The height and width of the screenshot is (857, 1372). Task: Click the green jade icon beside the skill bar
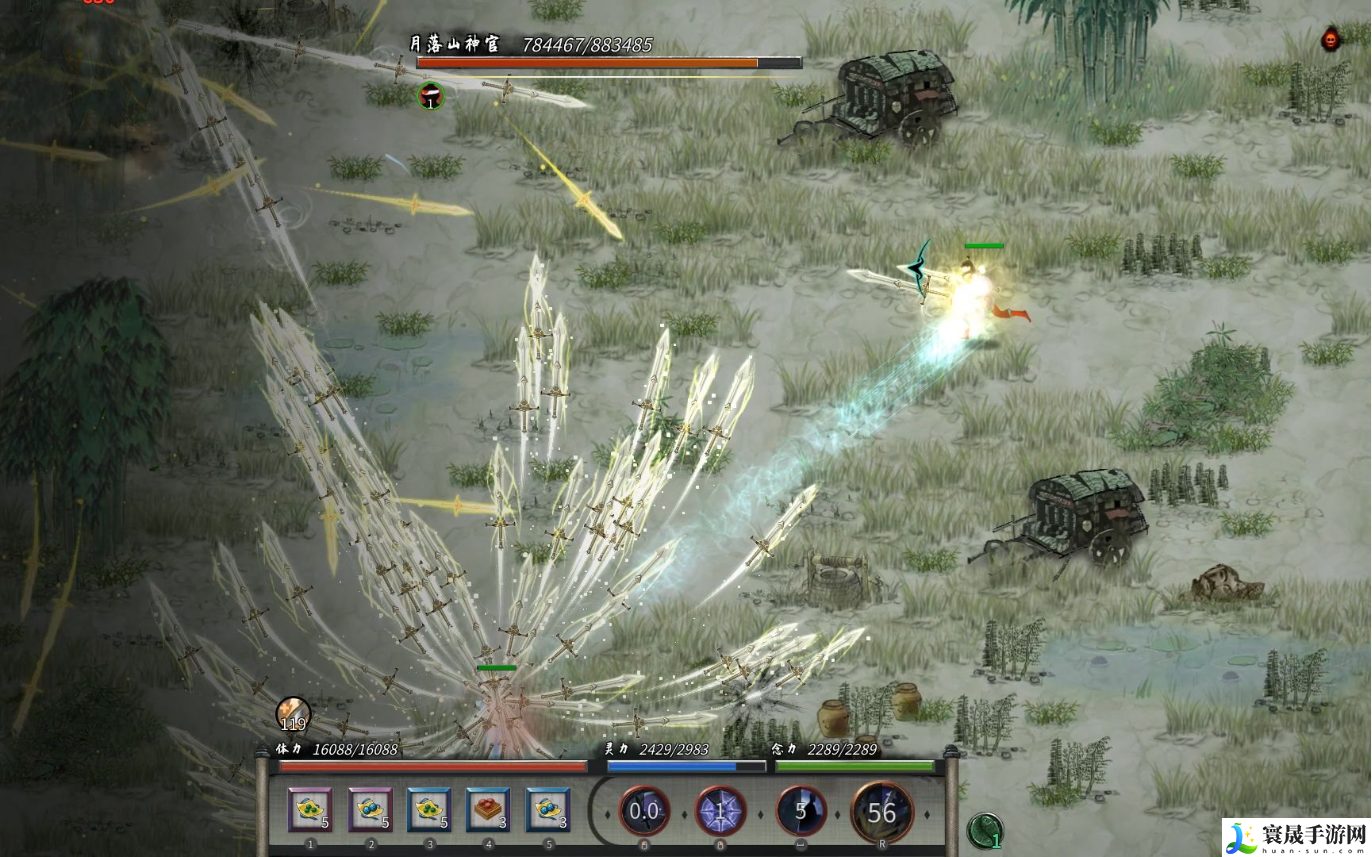(x=985, y=830)
